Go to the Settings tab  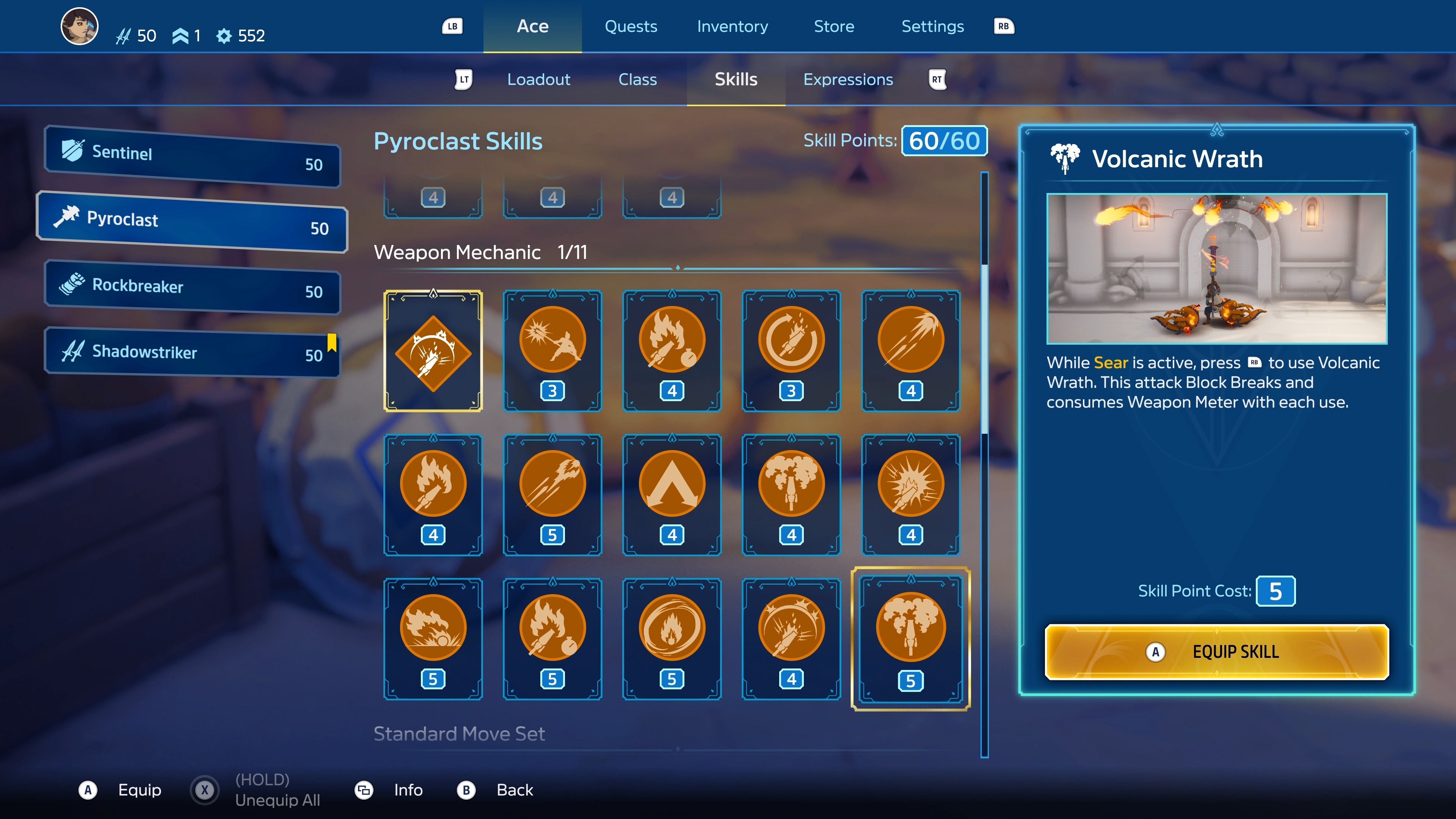(932, 27)
